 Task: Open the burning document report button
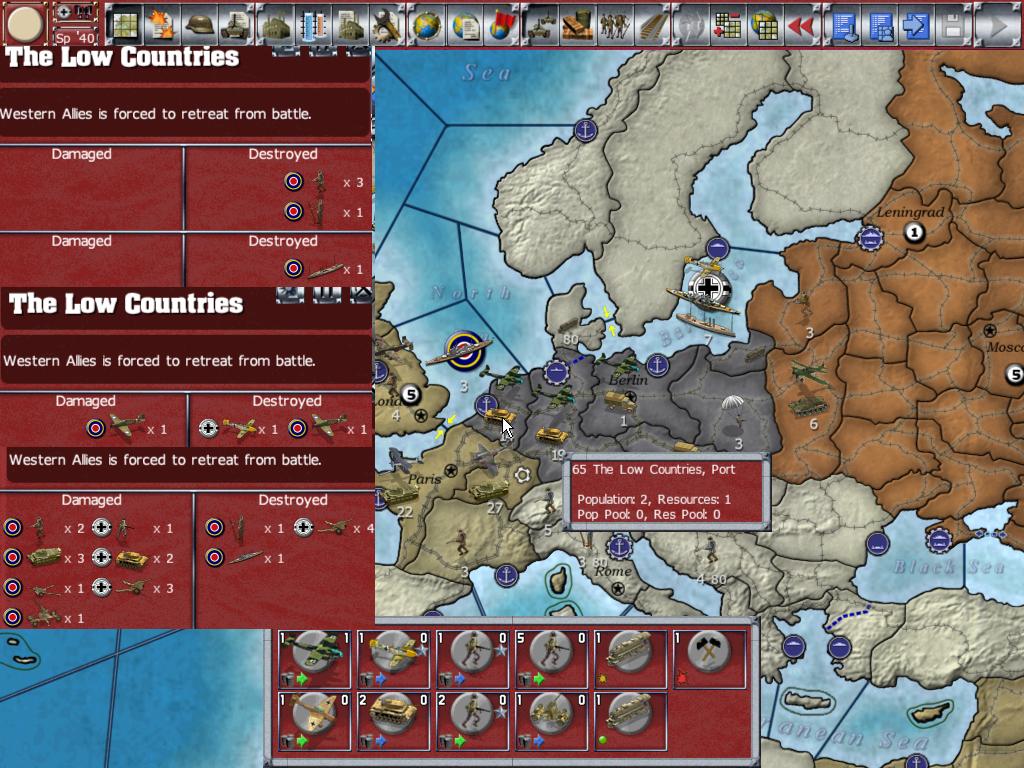click(160, 25)
